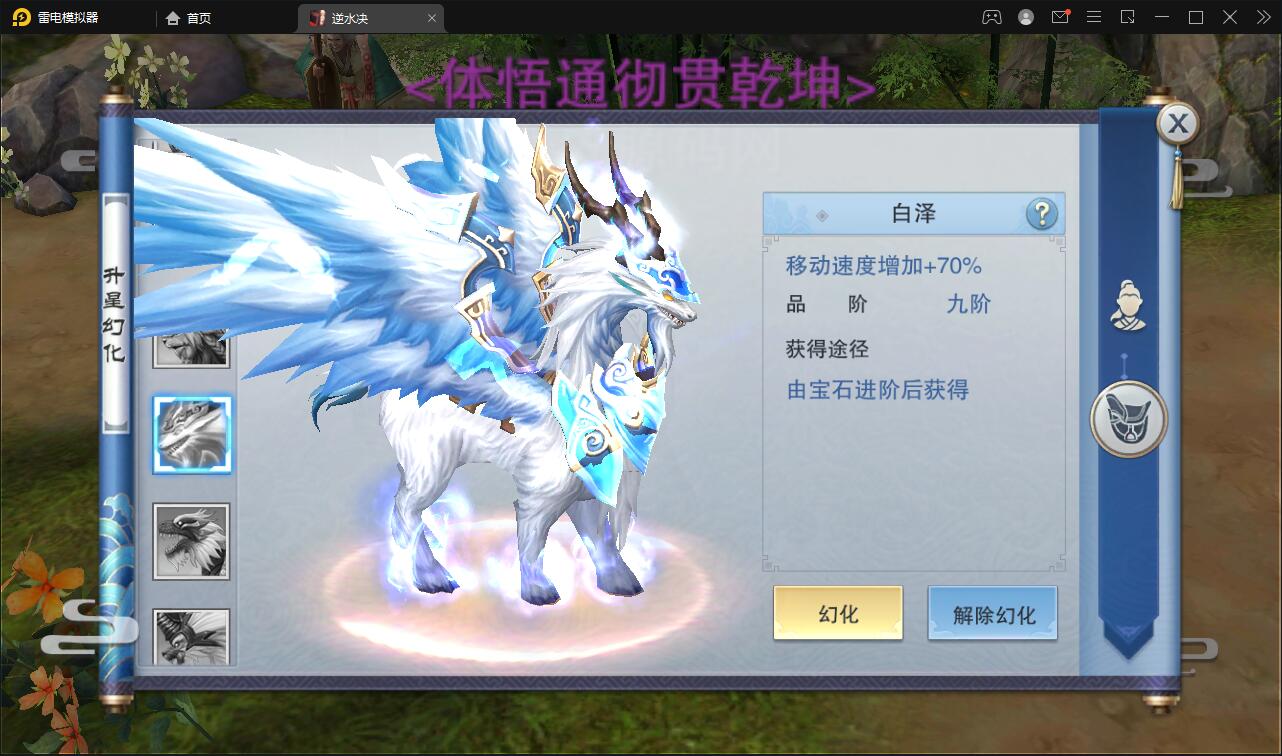Open the emulator account profile icon
The width and height of the screenshot is (1282, 756).
[x=1024, y=17]
